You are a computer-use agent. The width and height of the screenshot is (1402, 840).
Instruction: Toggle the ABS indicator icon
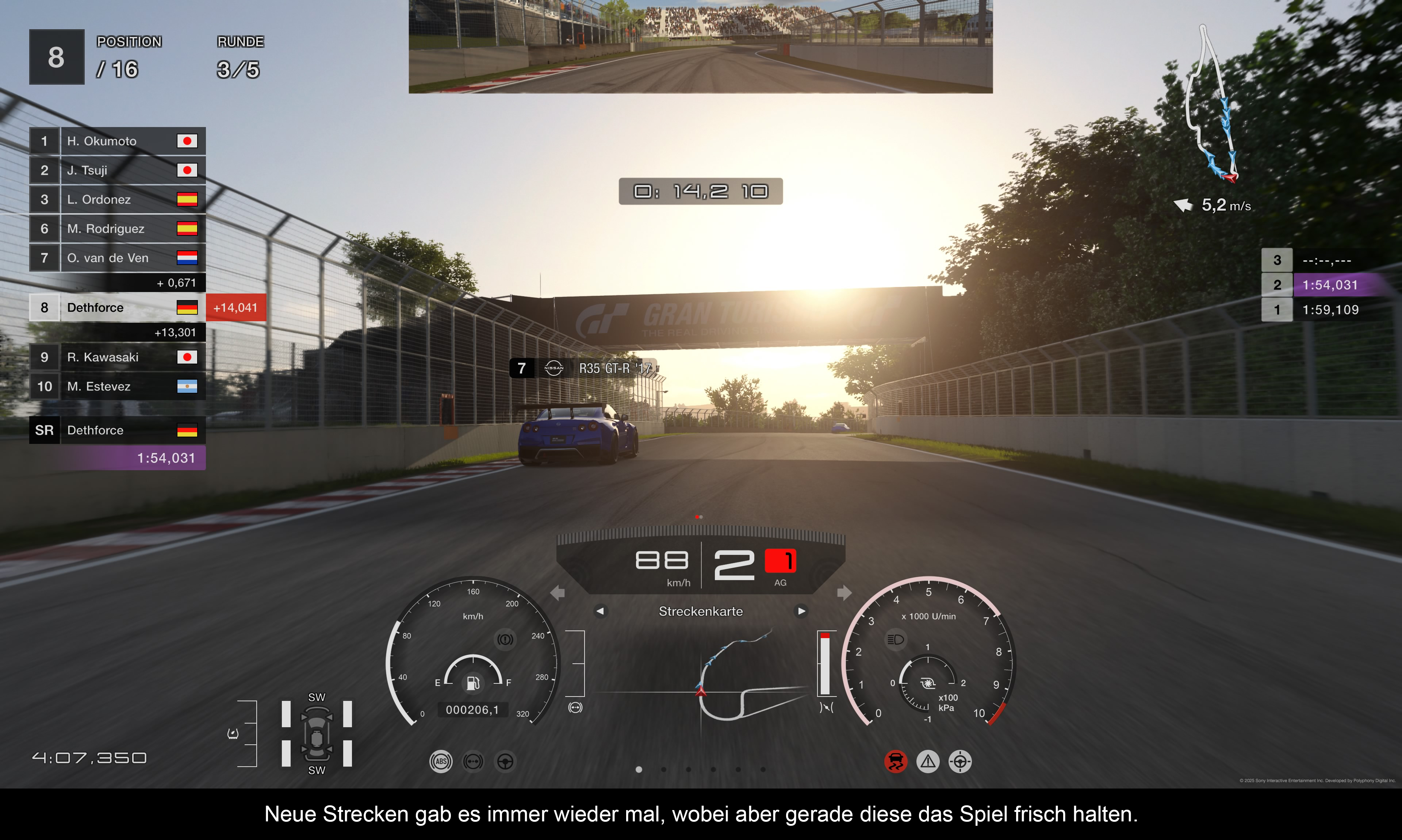tap(441, 761)
